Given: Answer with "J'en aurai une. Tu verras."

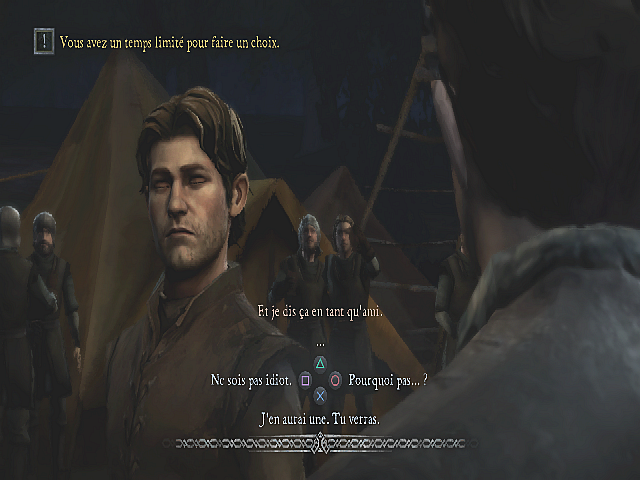Looking at the screenshot, I should pyautogui.click(x=319, y=418).
